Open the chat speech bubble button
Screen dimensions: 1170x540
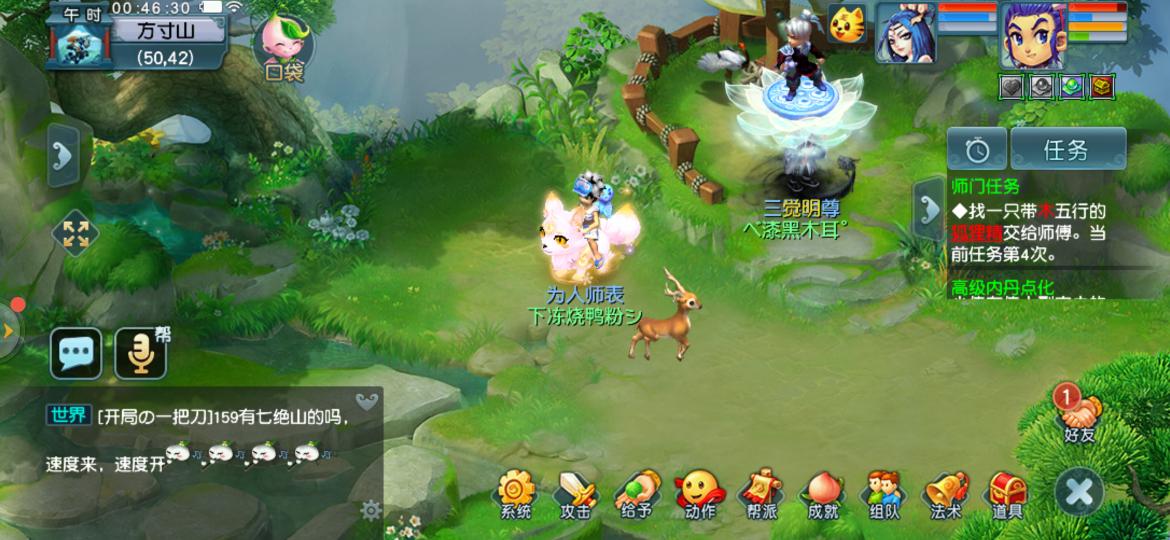[77, 353]
